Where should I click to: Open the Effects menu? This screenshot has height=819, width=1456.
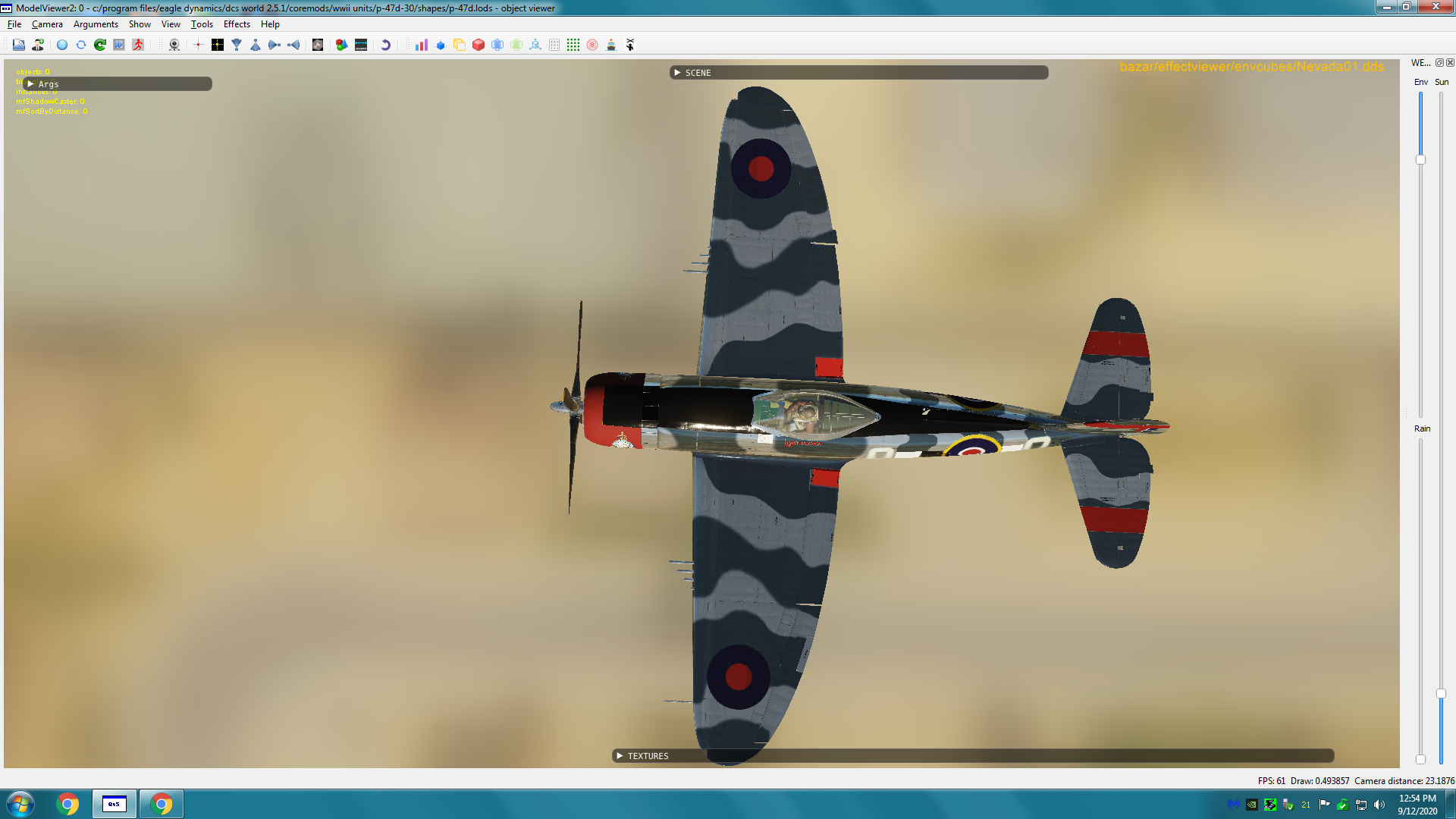coord(237,24)
